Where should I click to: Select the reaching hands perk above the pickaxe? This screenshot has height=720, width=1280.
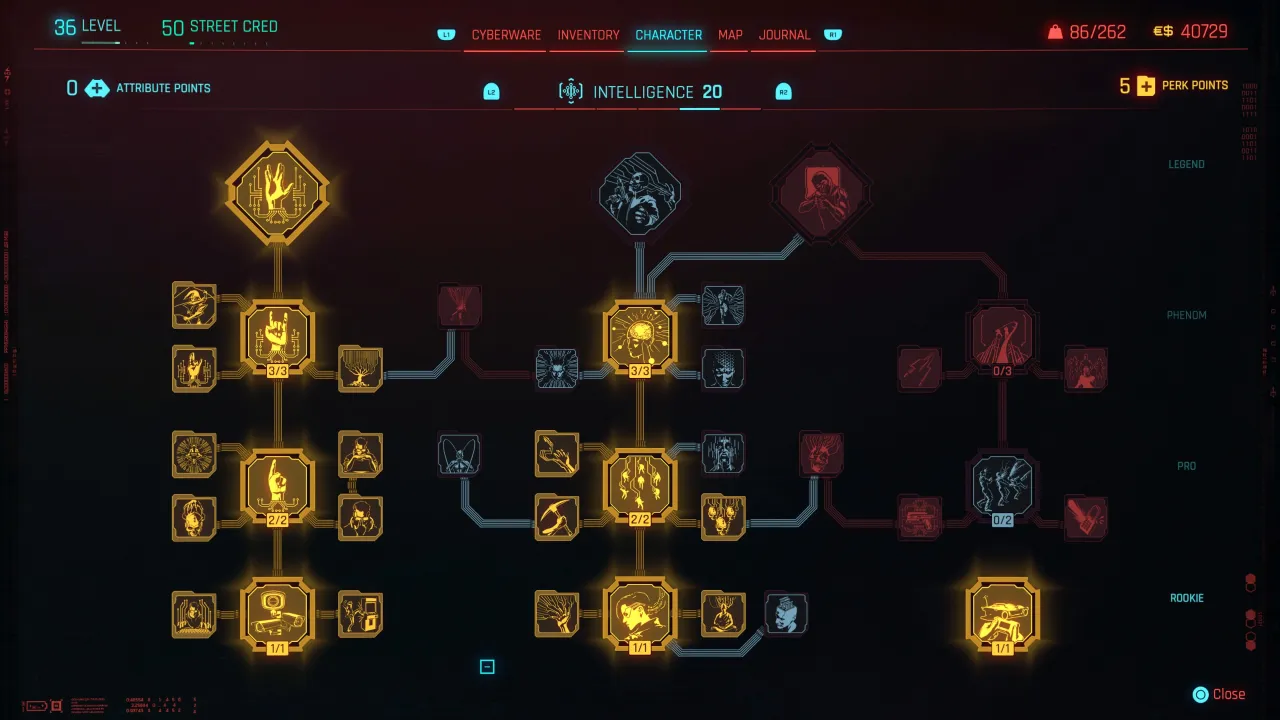(557, 453)
